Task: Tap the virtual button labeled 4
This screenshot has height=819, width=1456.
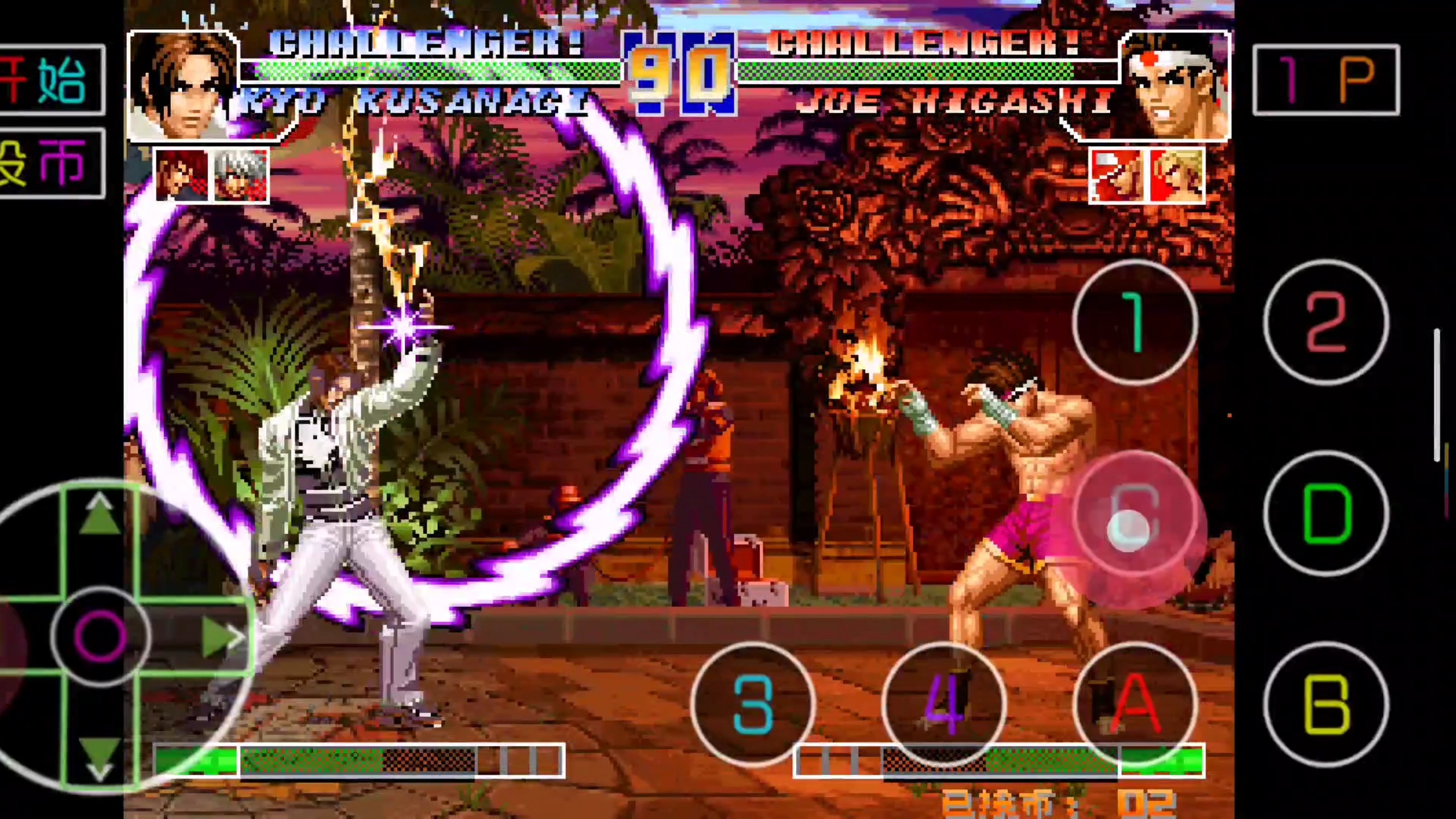Action: click(x=944, y=704)
